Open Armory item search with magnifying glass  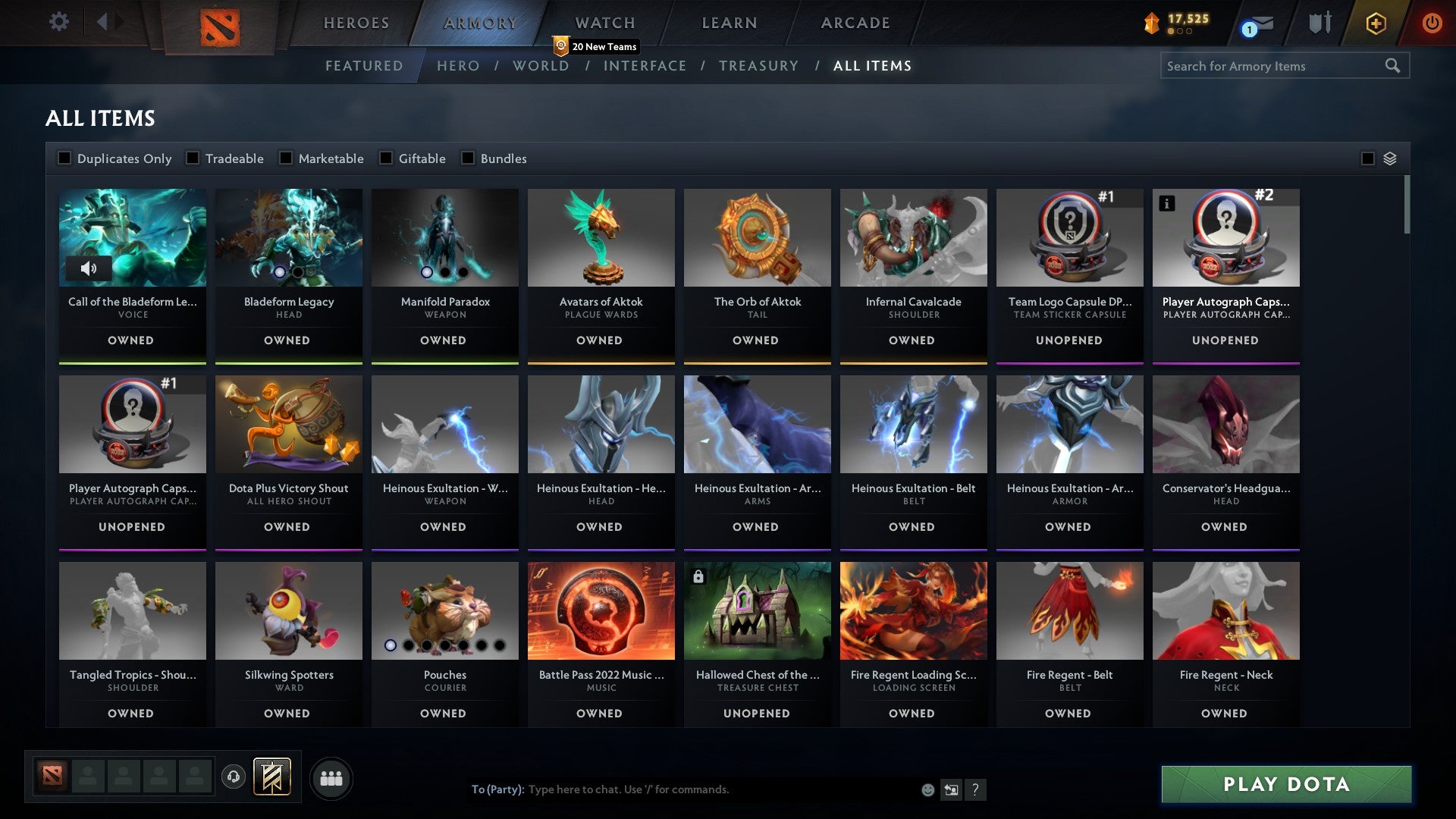(1394, 66)
